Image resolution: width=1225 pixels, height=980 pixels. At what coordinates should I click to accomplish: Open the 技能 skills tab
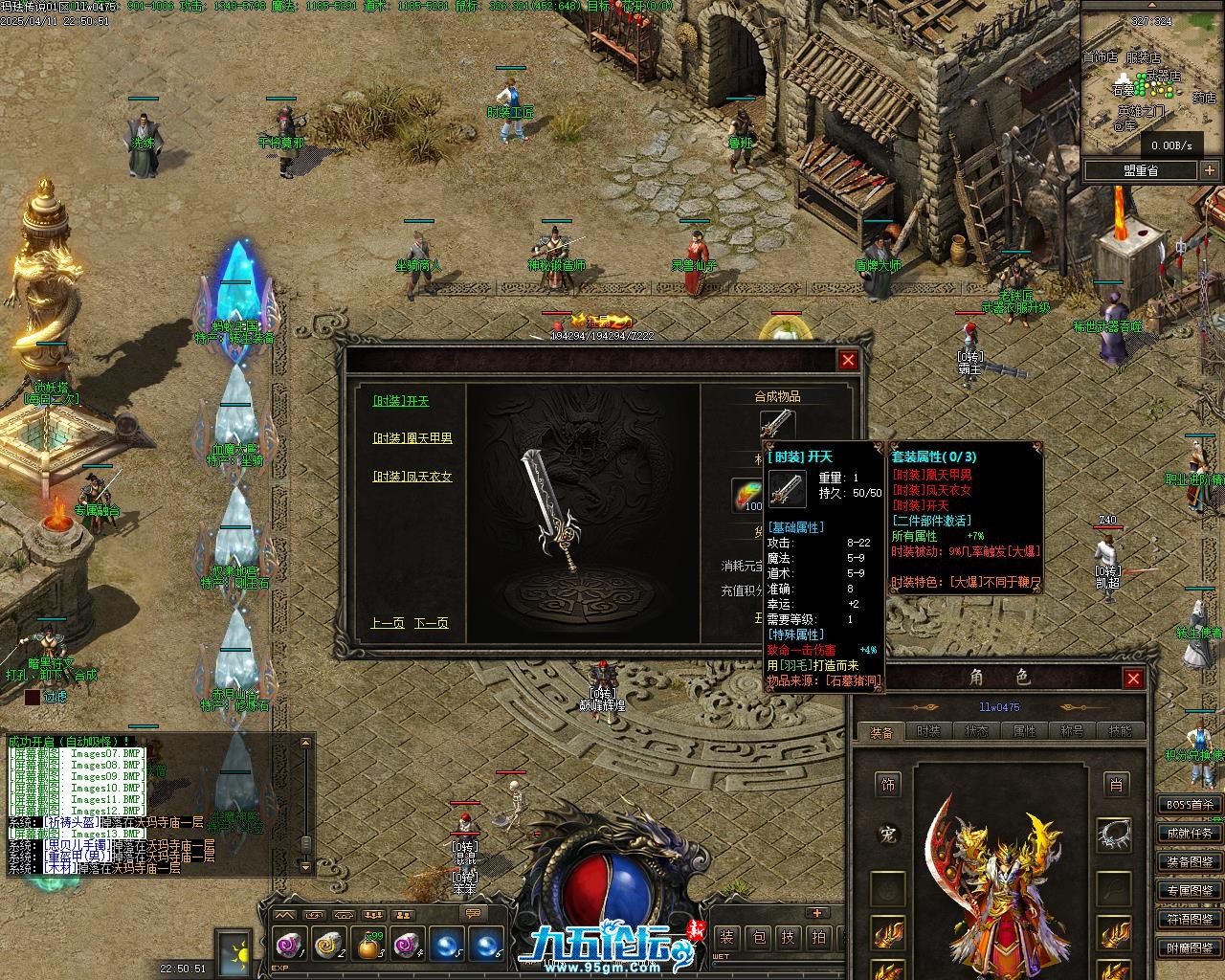pyautogui.click(x=1120, y=731)
